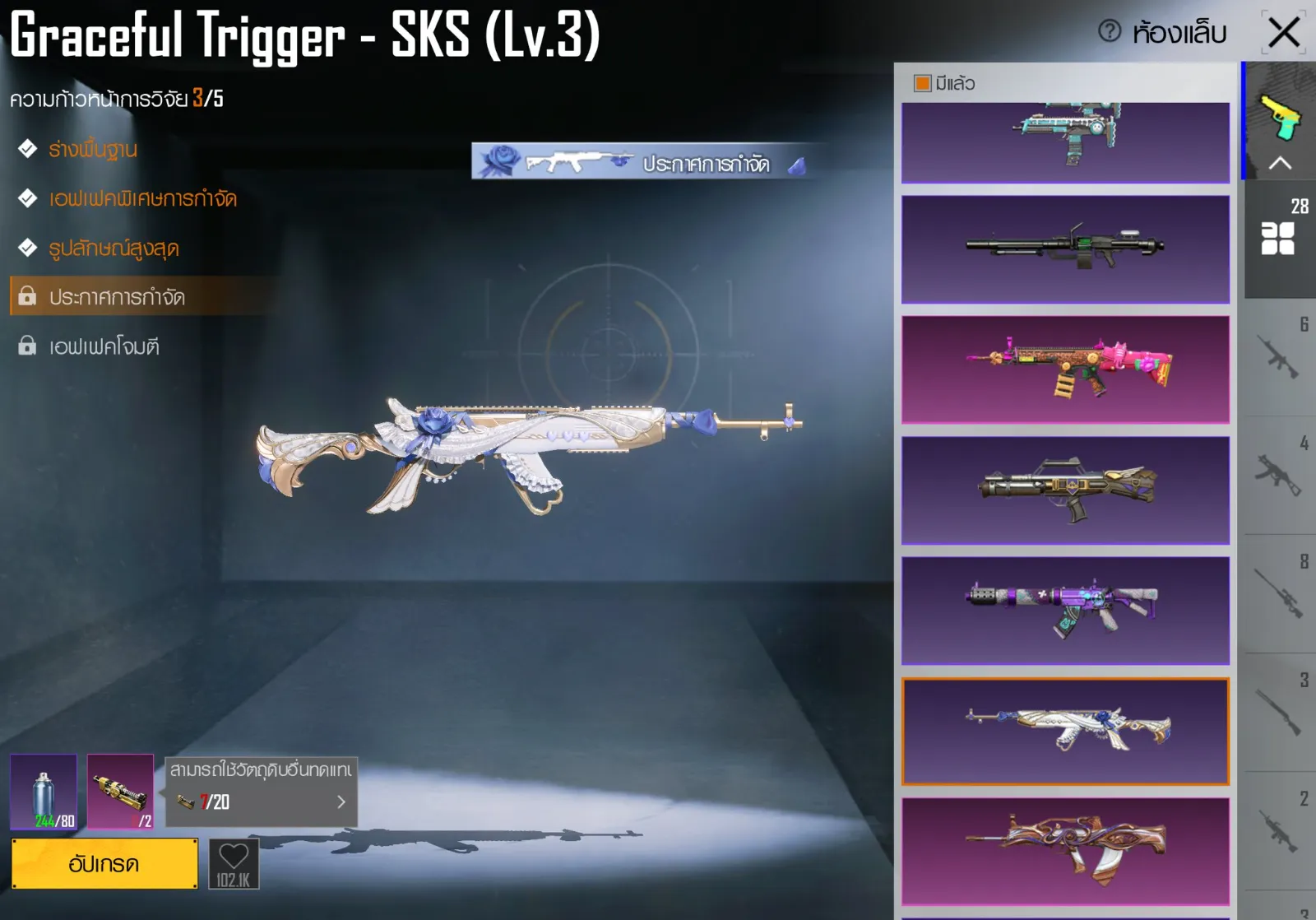Select the spray paint can material slot
This screenshot has height=920, width=1316.
(x=44, y=792)
